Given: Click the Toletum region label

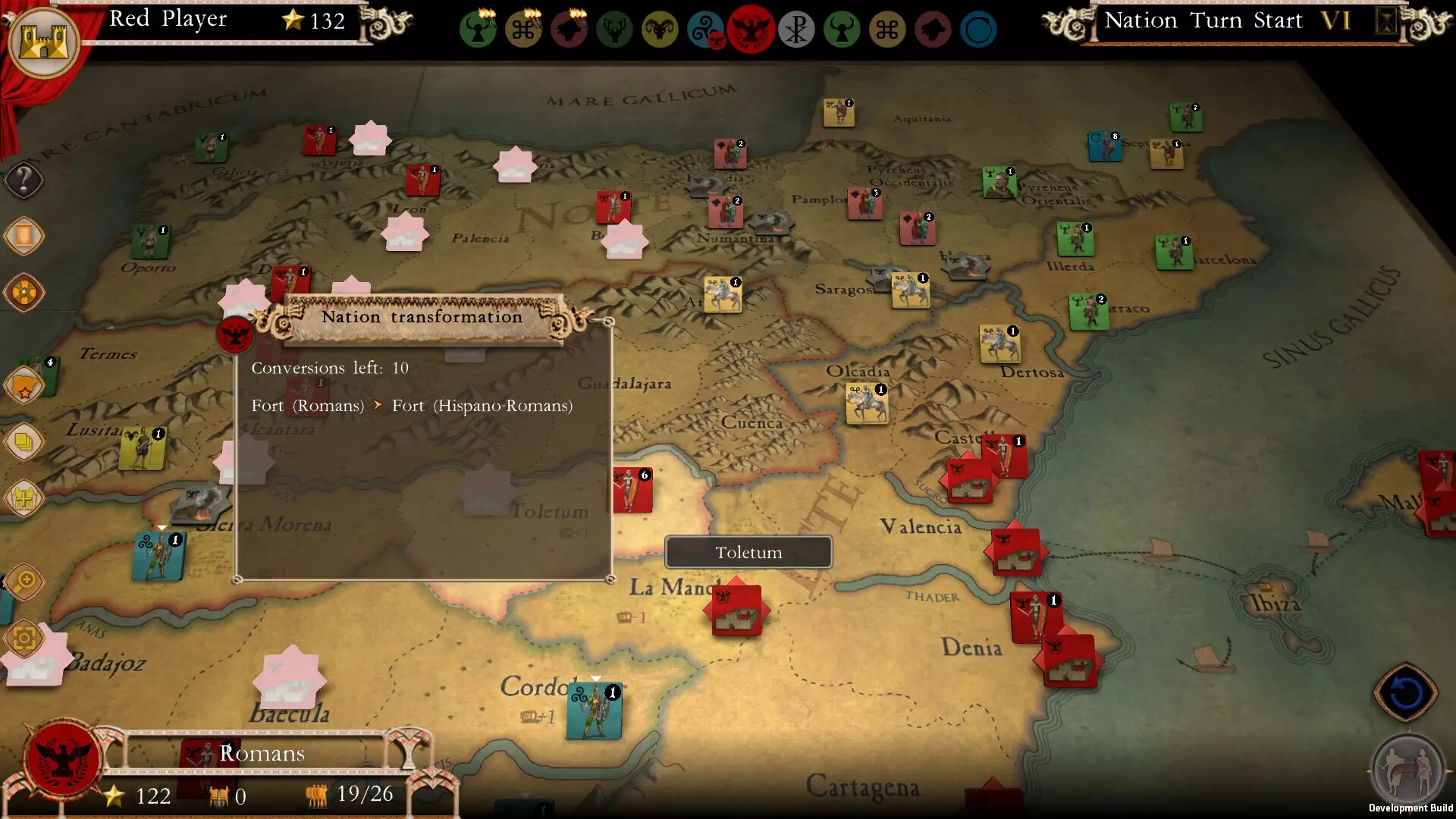Looking at the screenshot, I should 748,552.
